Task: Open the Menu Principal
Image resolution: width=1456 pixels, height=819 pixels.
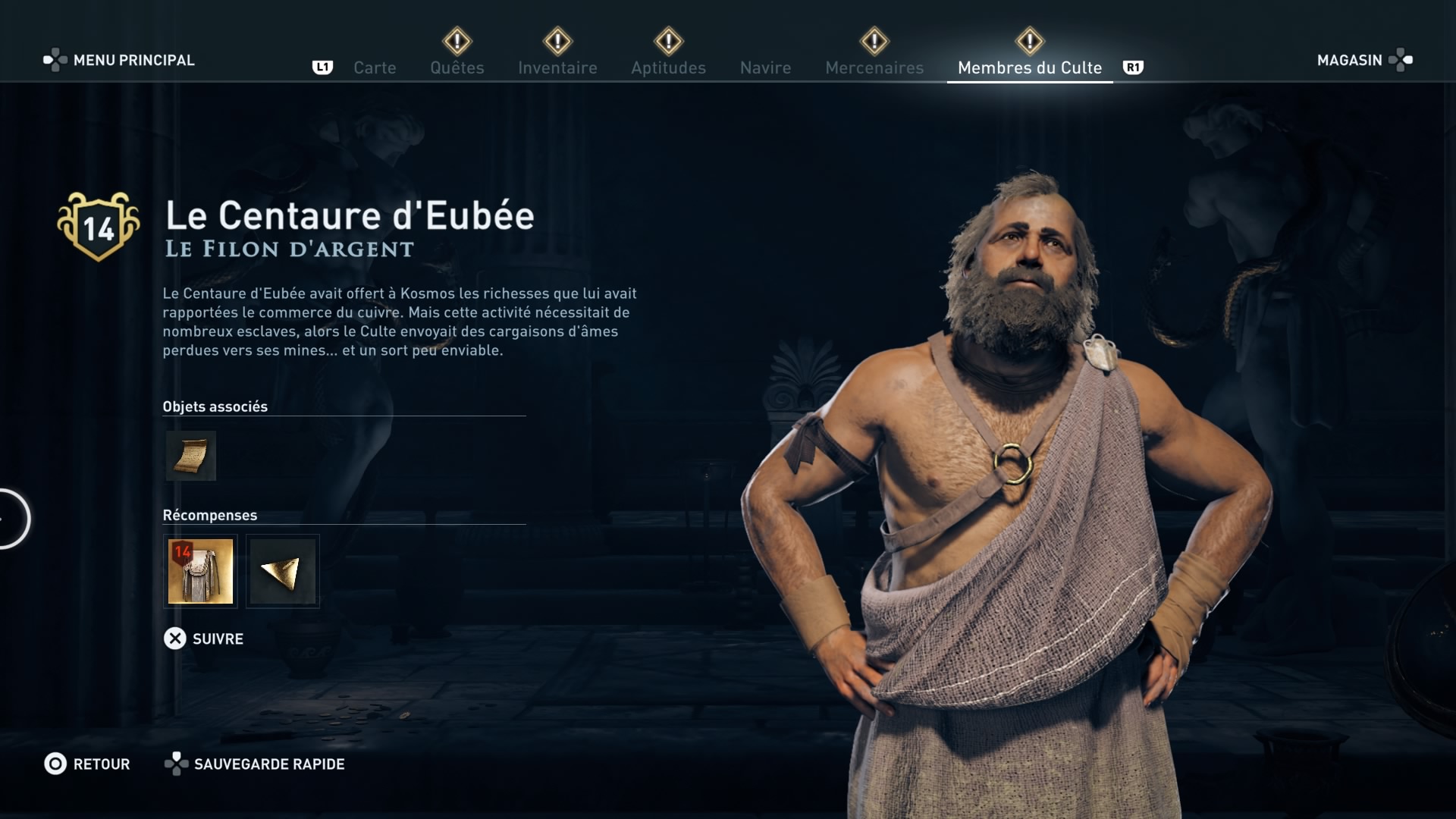Action: pyautogui.click(x=119, y=60)
